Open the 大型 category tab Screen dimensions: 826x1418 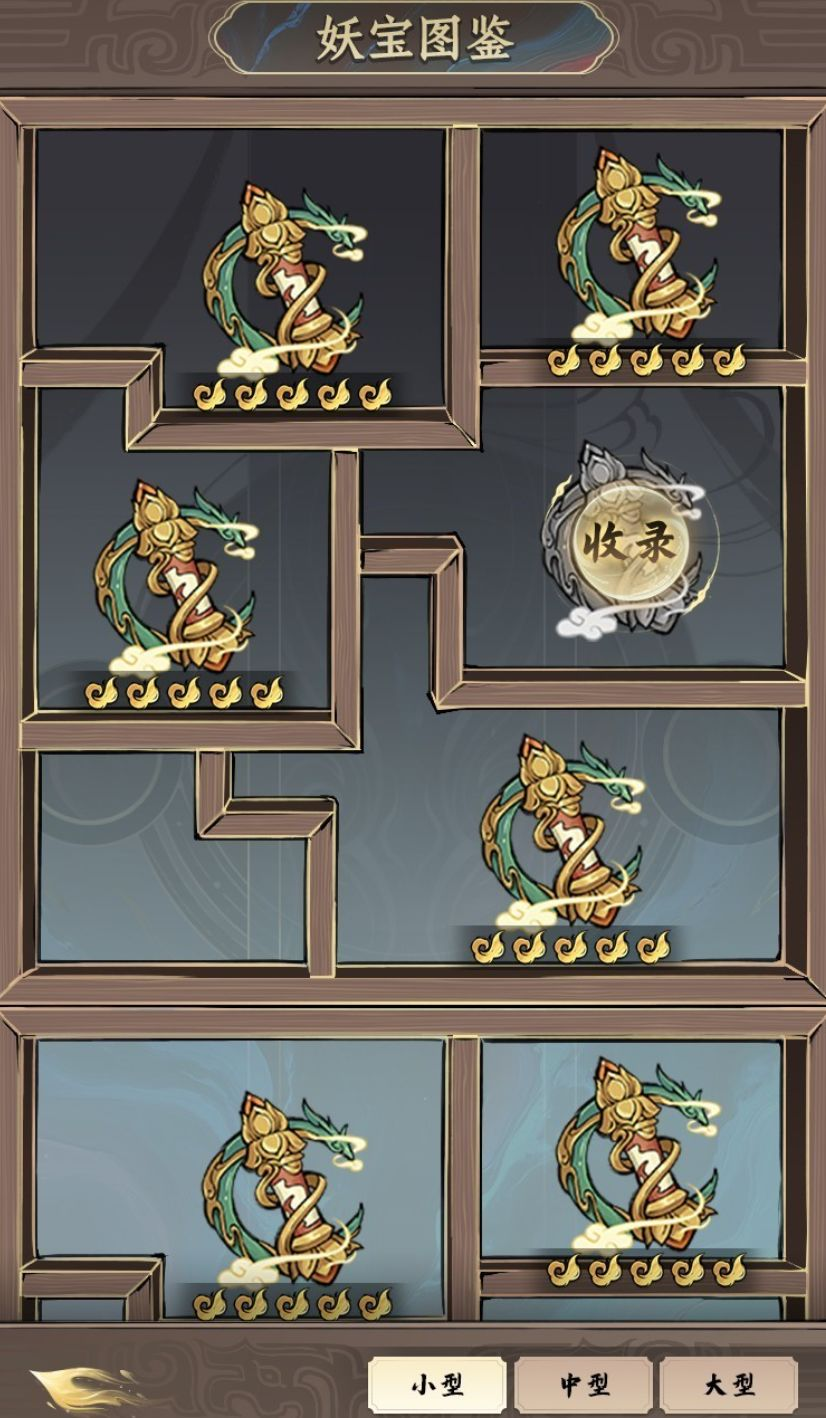(x=729, y=1385)
